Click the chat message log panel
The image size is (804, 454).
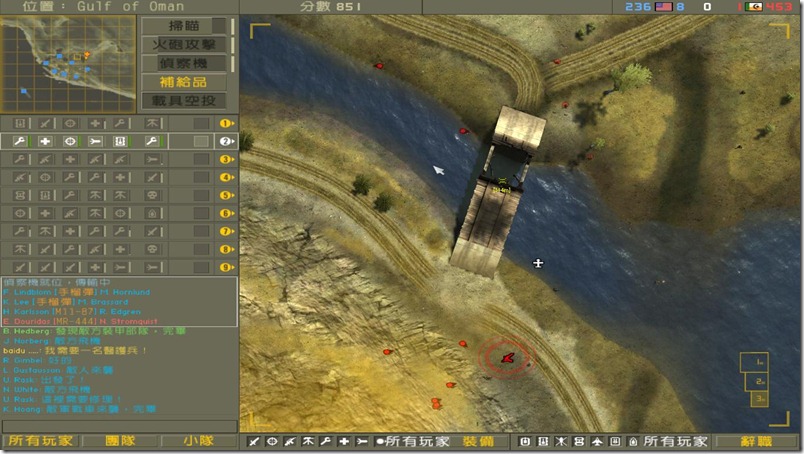(120, 346)
